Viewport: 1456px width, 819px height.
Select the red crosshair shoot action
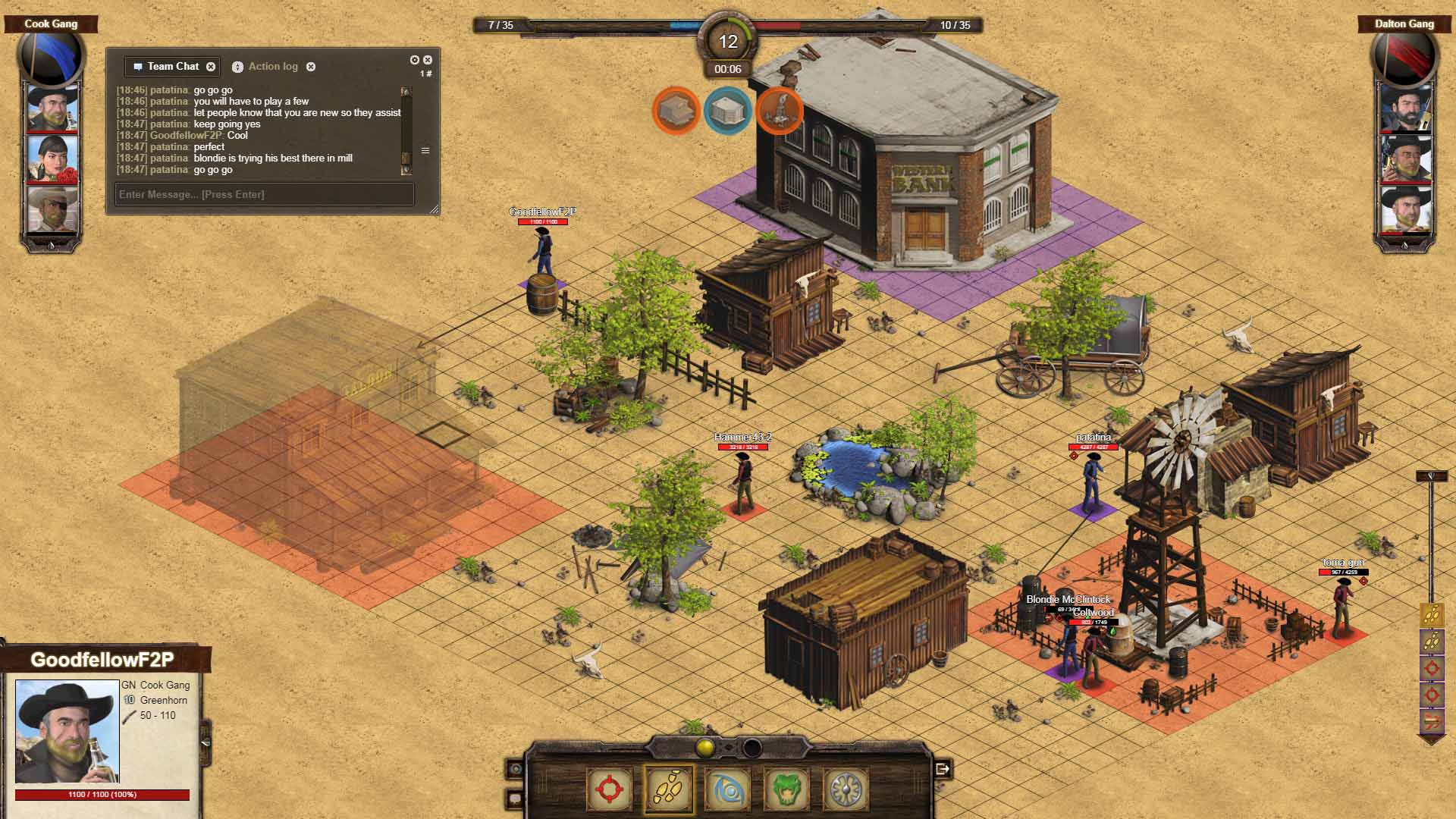tap(609, 789)
